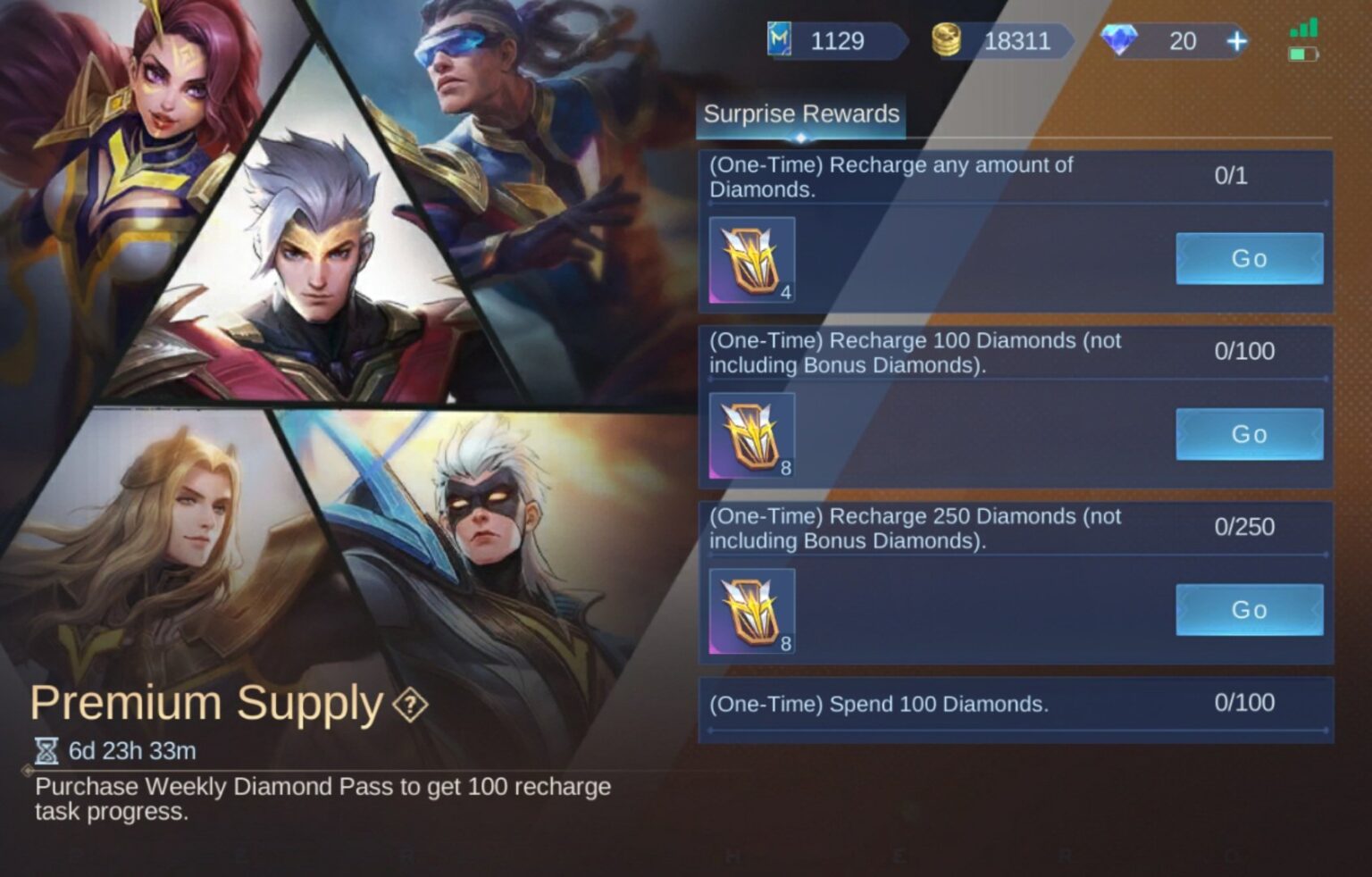Click the network signal bars indicator
The image size is (1372, 877).
point(1305,27)
